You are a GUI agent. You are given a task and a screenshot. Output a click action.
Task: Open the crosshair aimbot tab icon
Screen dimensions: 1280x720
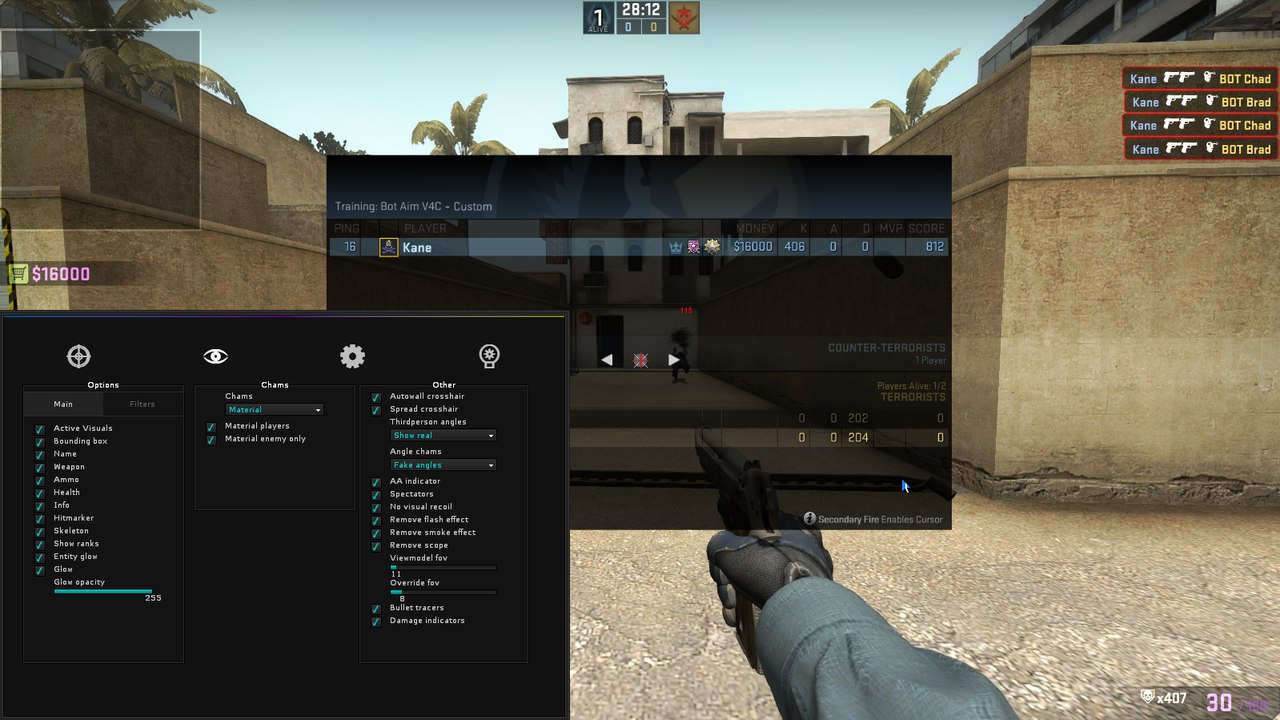(x=78, y=356)
